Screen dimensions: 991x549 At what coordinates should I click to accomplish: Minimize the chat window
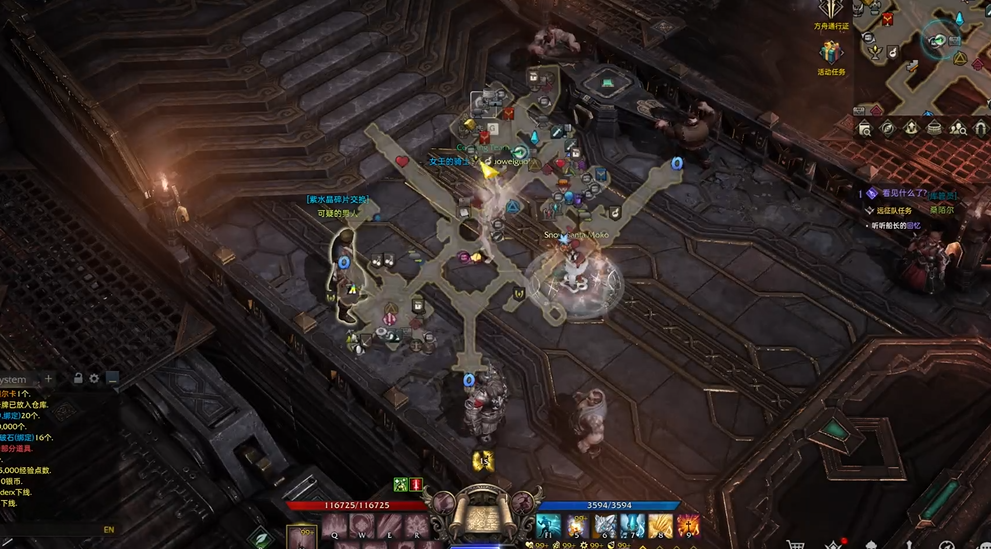(x=112, y=379)
